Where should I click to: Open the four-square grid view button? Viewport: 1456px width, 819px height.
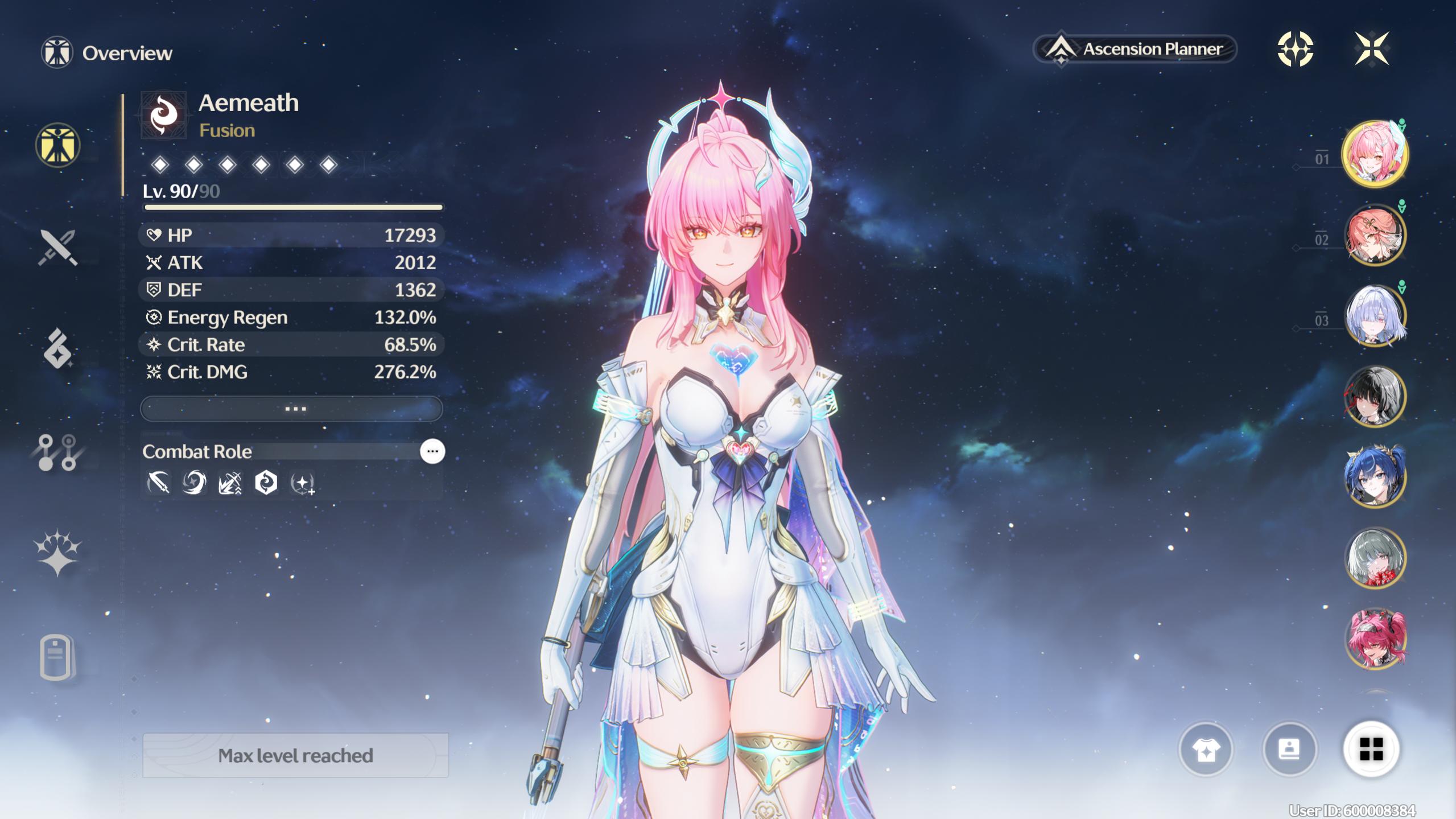point(1371,749)
